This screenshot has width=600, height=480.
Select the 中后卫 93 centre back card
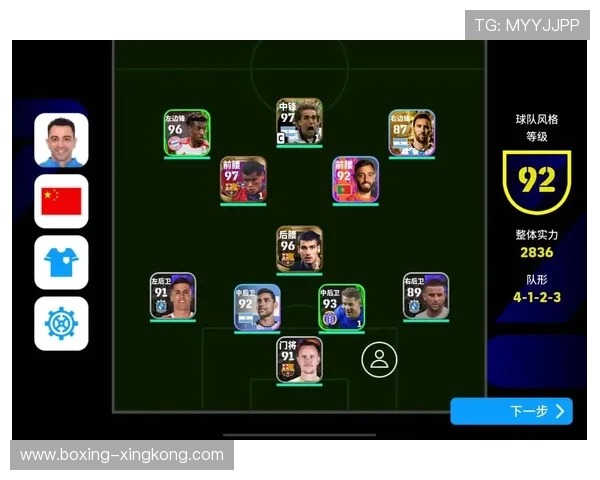point(342,307)
